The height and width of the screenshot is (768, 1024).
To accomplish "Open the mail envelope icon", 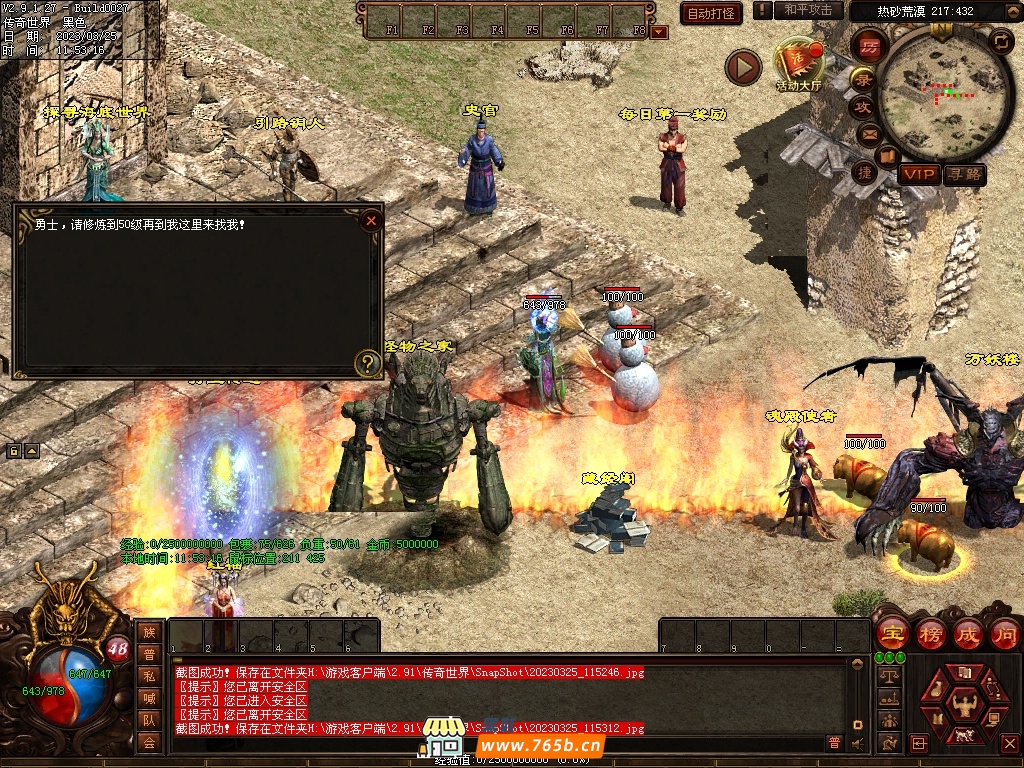I will point(868,133).
